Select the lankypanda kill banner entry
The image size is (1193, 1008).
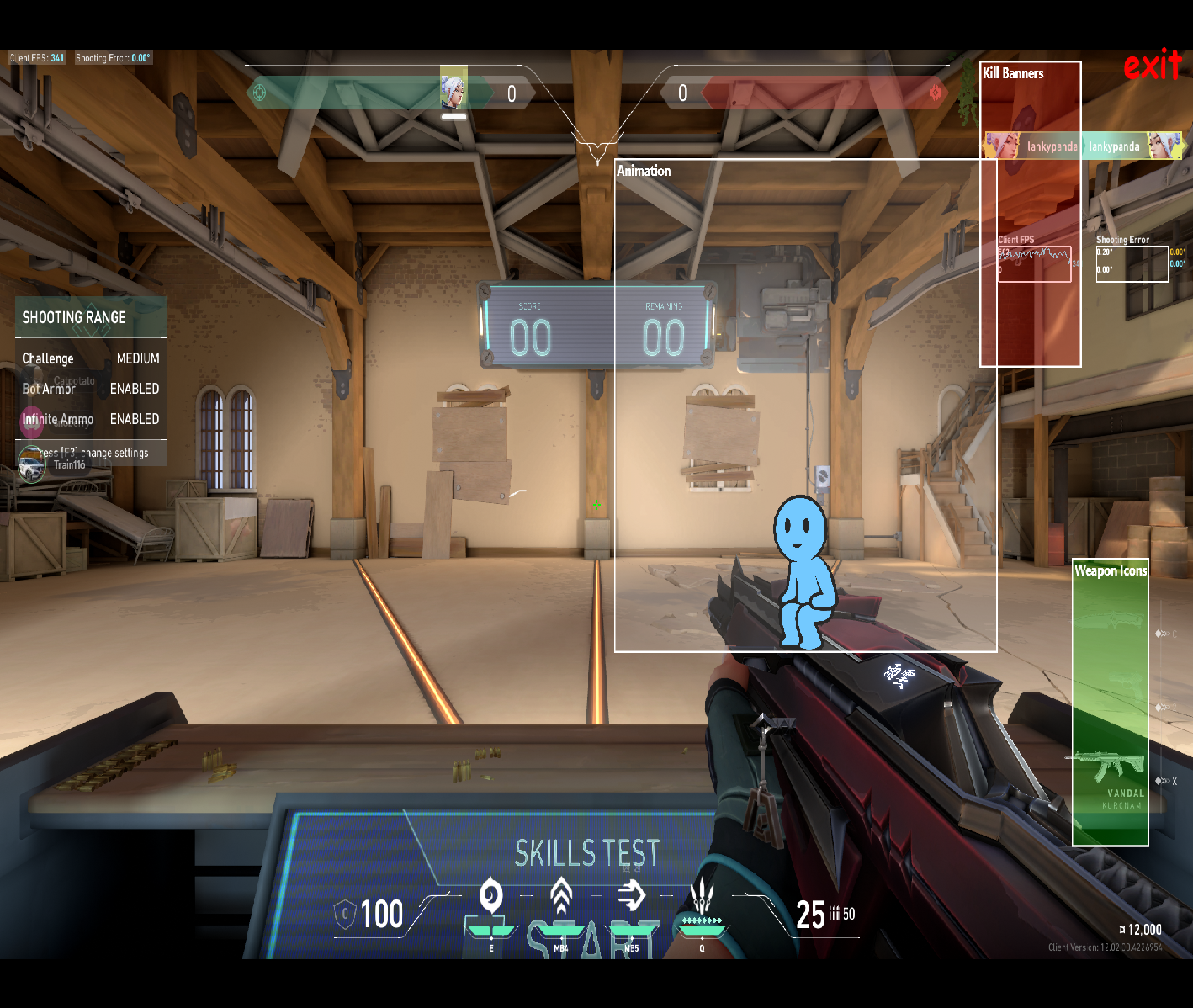(1052, 146)
